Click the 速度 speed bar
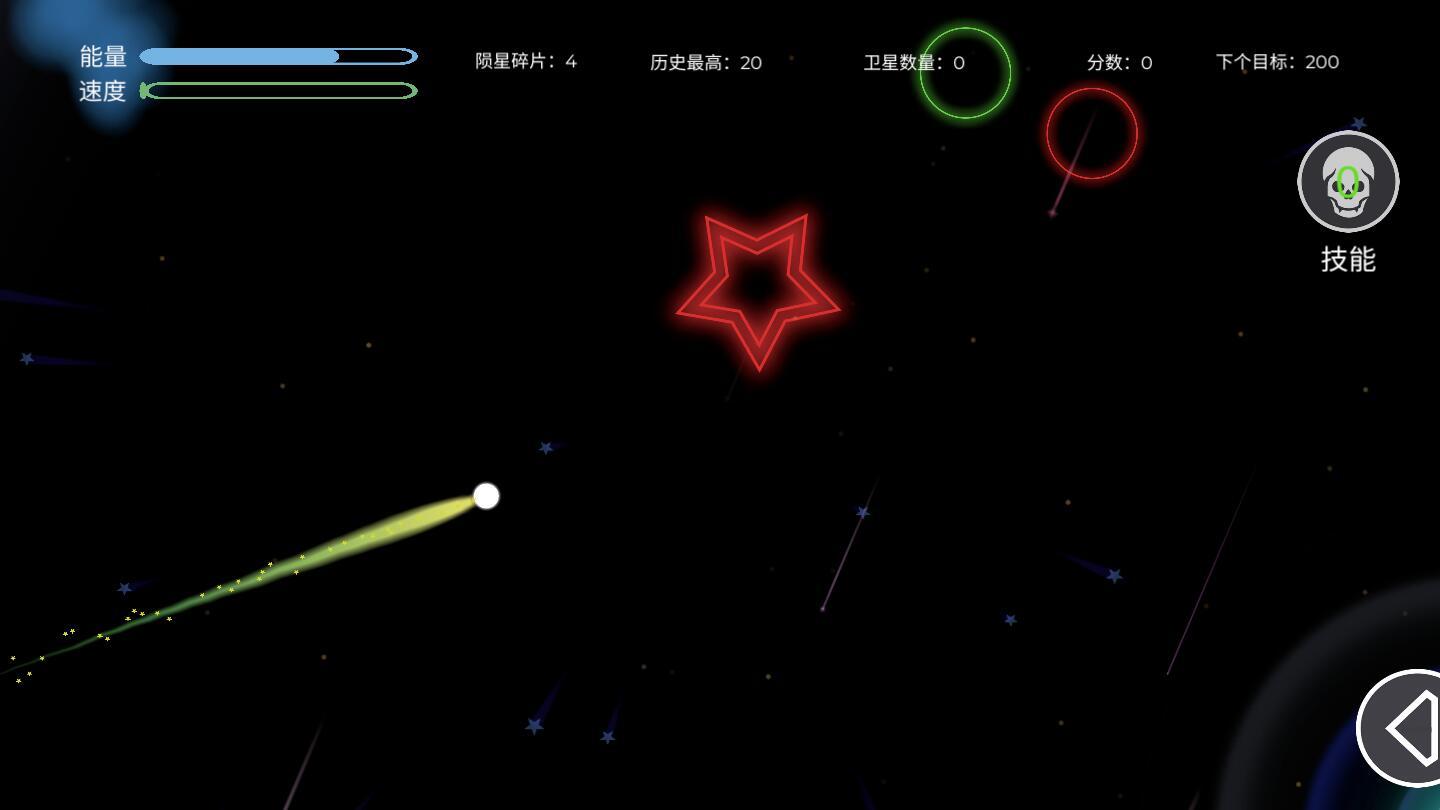 click(x=280, y=91)
